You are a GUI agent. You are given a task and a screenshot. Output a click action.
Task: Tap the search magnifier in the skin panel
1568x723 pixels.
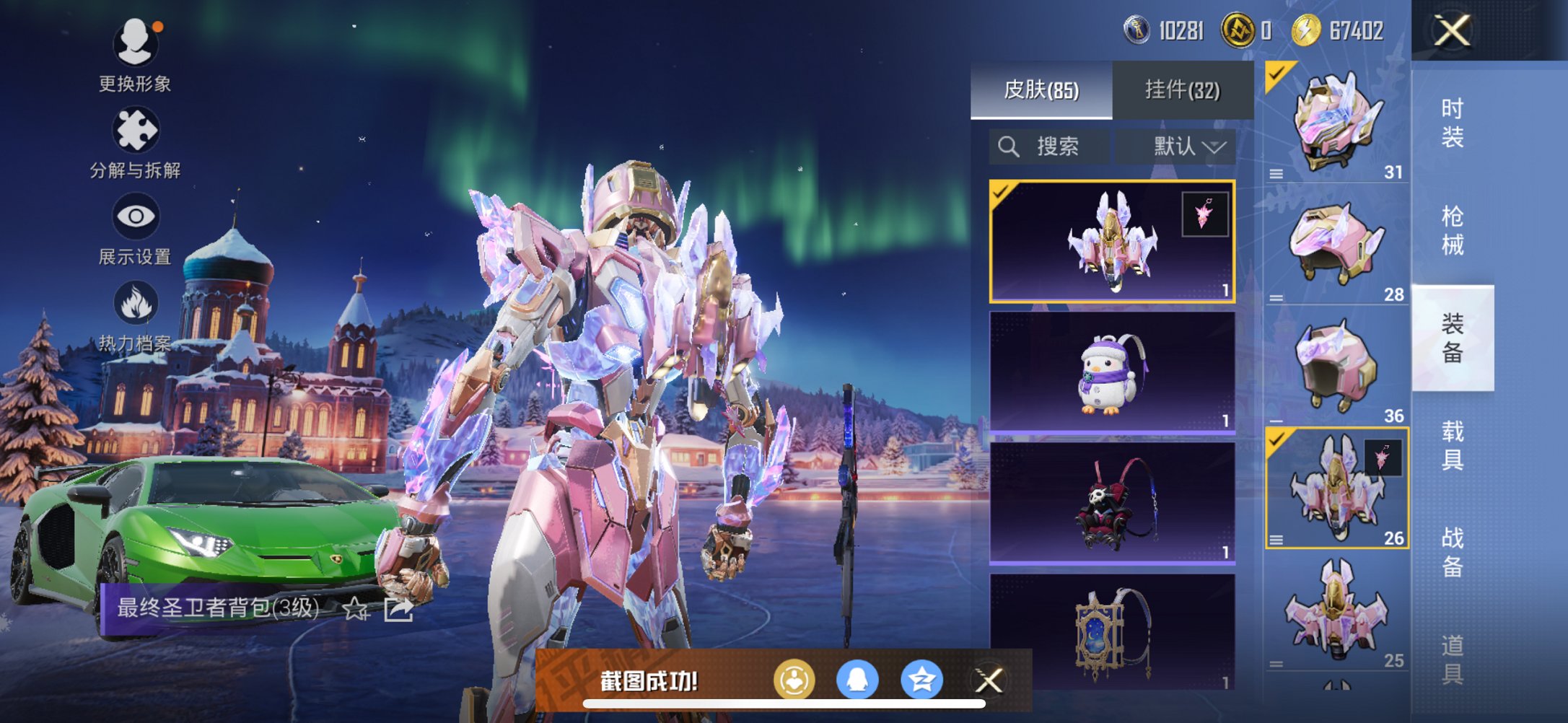coord(1007,146)
